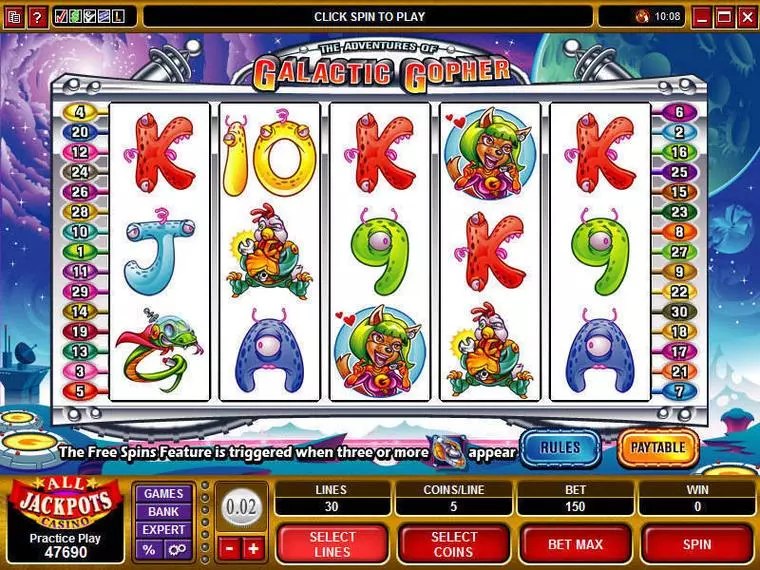
Task: Select payline 7 marker
Action: (679, 391)
